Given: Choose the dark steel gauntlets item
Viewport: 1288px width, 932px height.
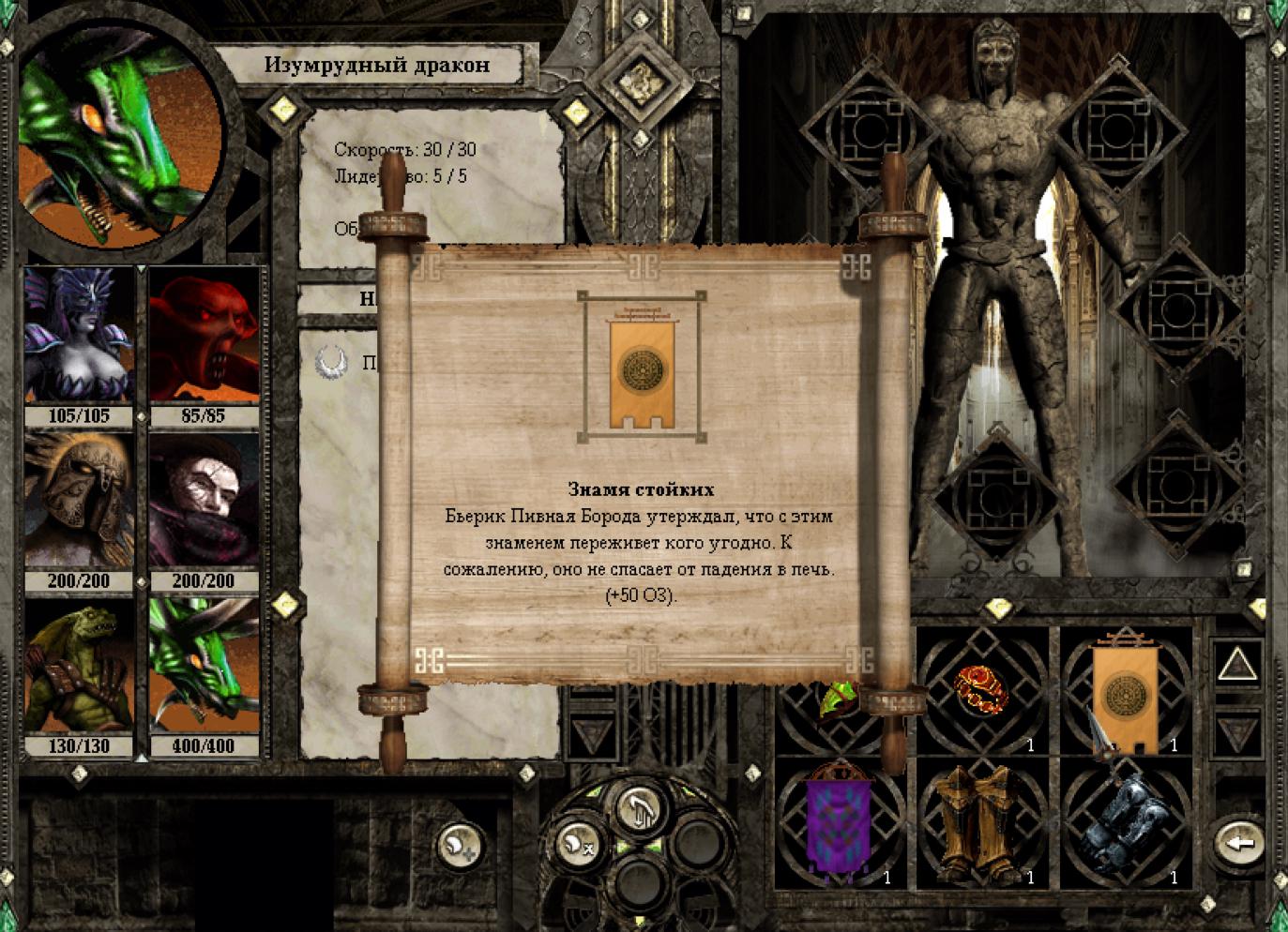Looking at the screenshot, I should (1124, 822).
